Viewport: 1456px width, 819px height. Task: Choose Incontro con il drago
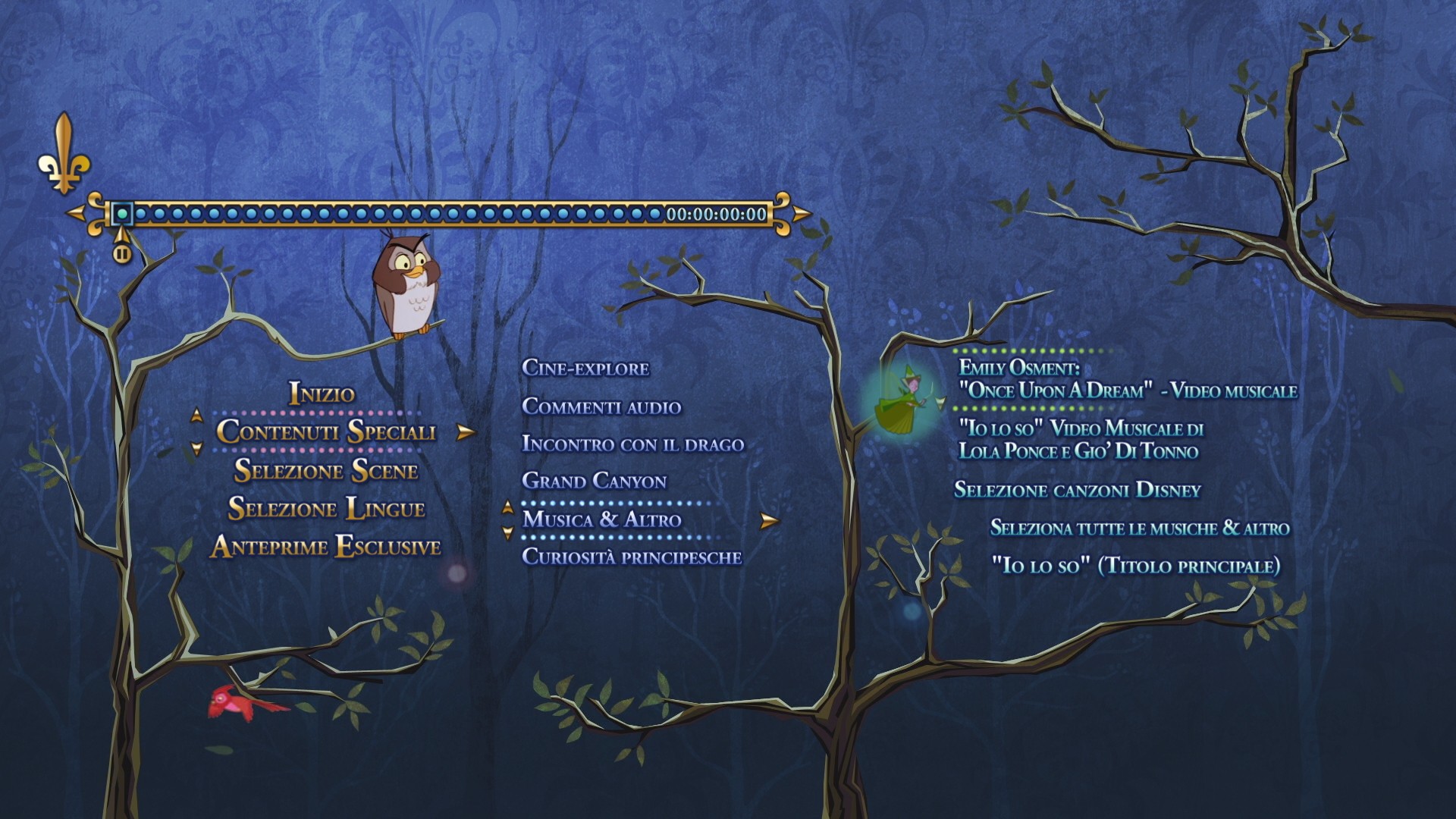point(632,444)
